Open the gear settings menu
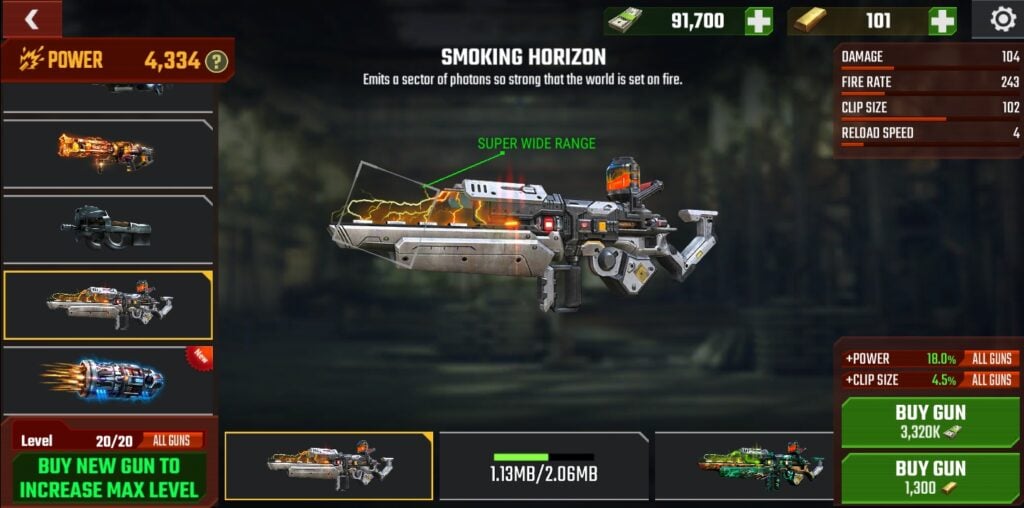 point(1002,19)
